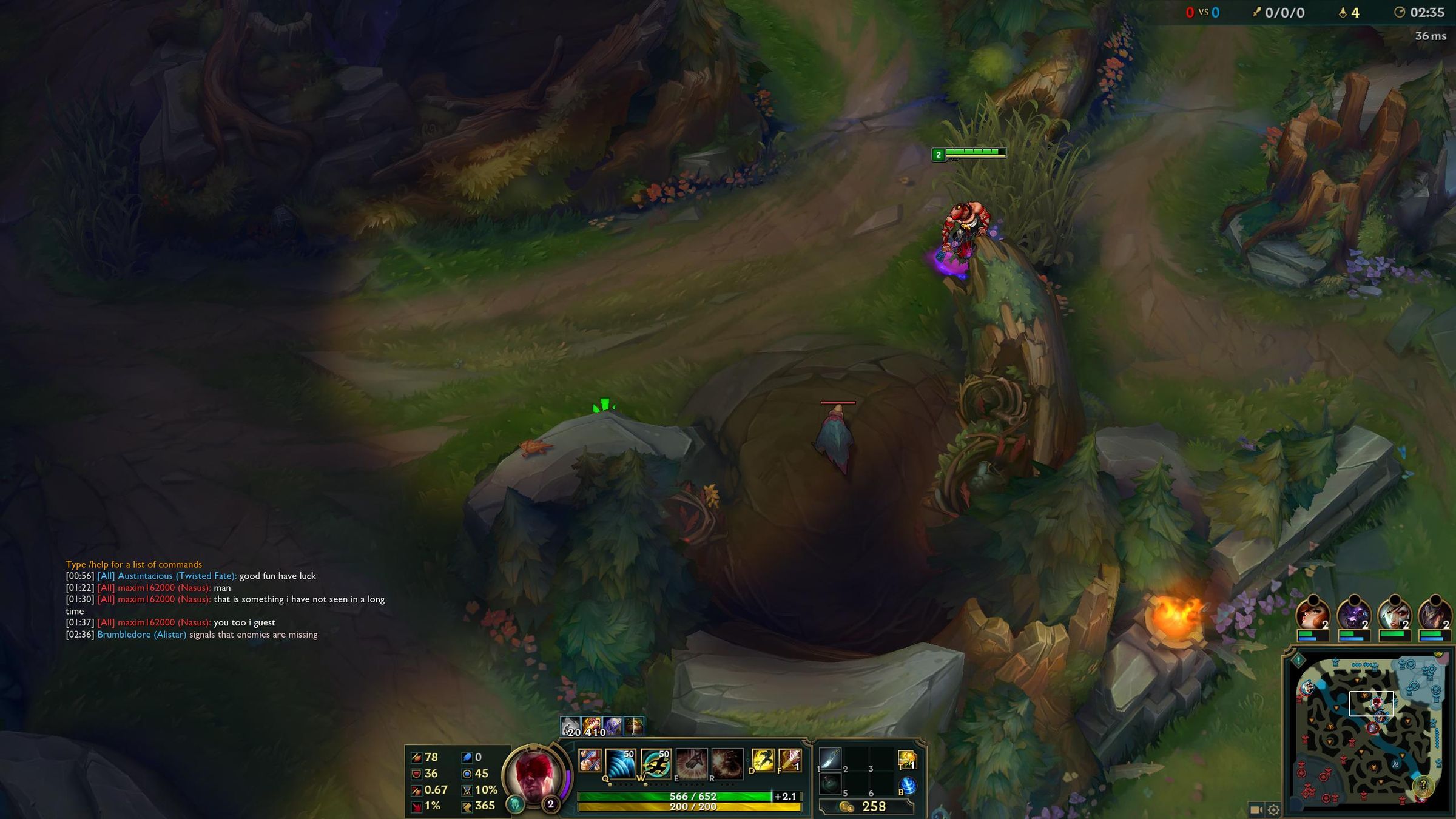The image size is (1456, 819).
Task: Cast Sonic Wave with the Q ability icon
Action: pos(620,763)
